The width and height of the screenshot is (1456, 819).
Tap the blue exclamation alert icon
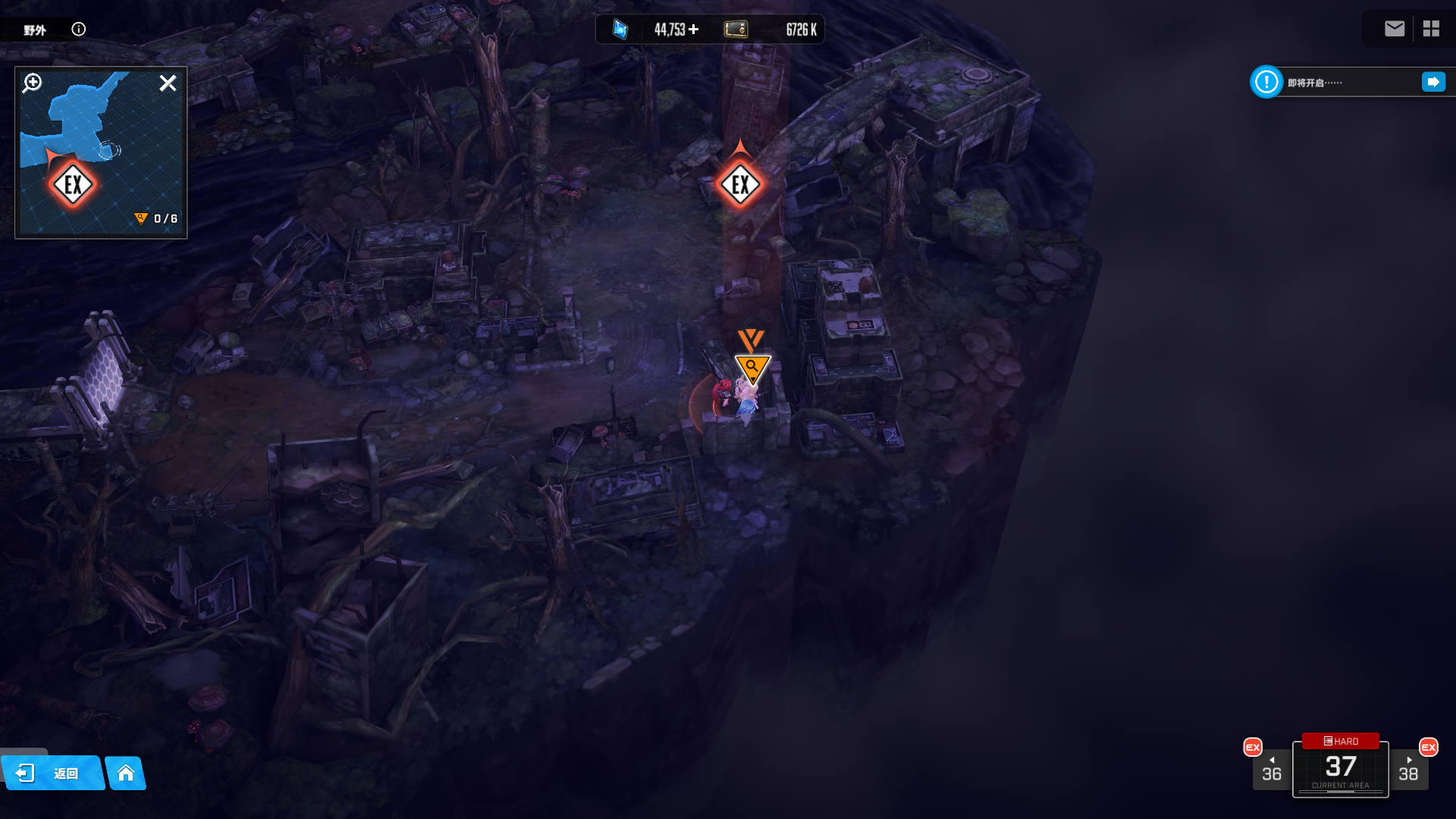[x=1266, y=82]
